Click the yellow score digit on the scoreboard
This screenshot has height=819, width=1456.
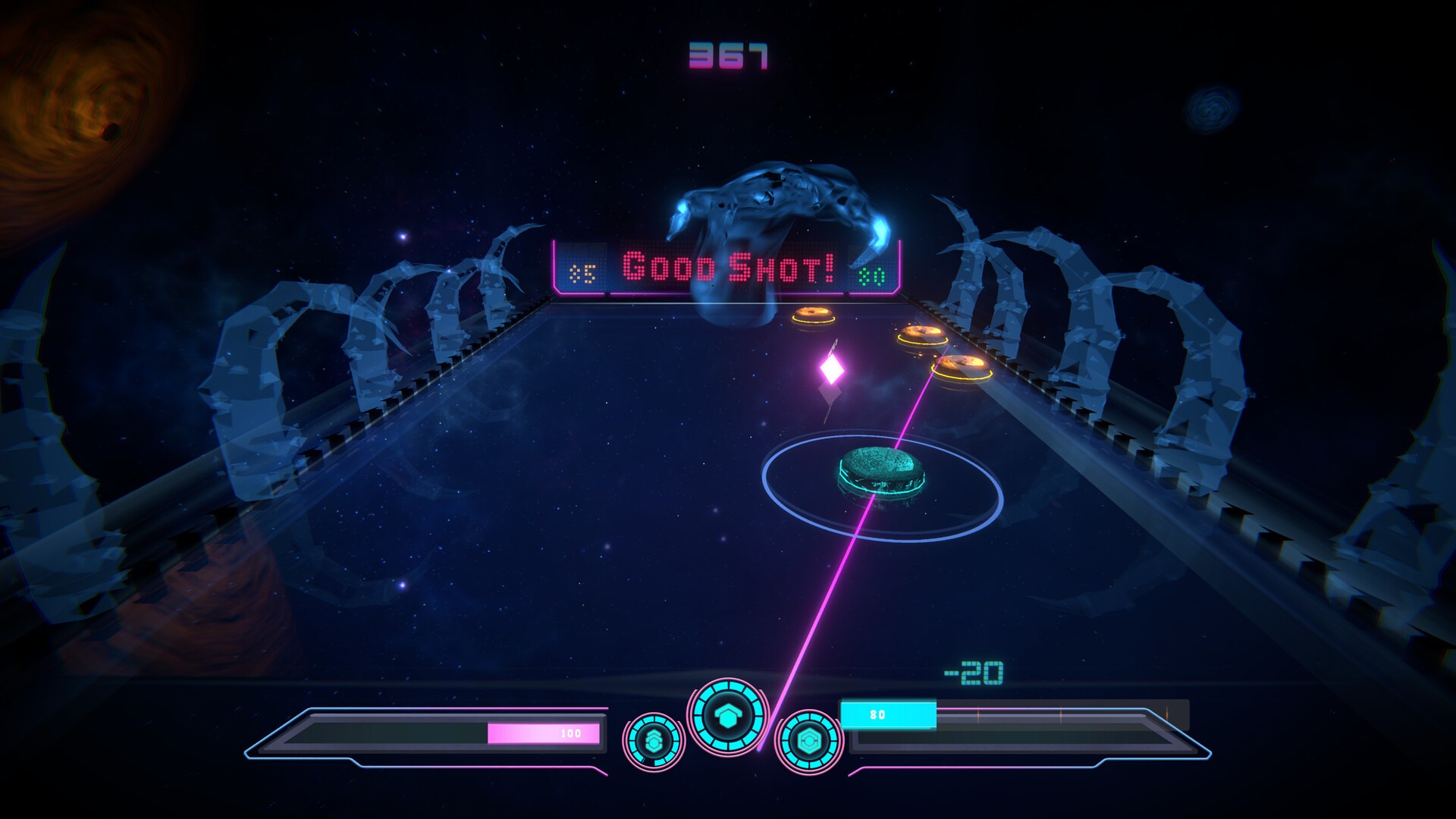tap(584, 272)
